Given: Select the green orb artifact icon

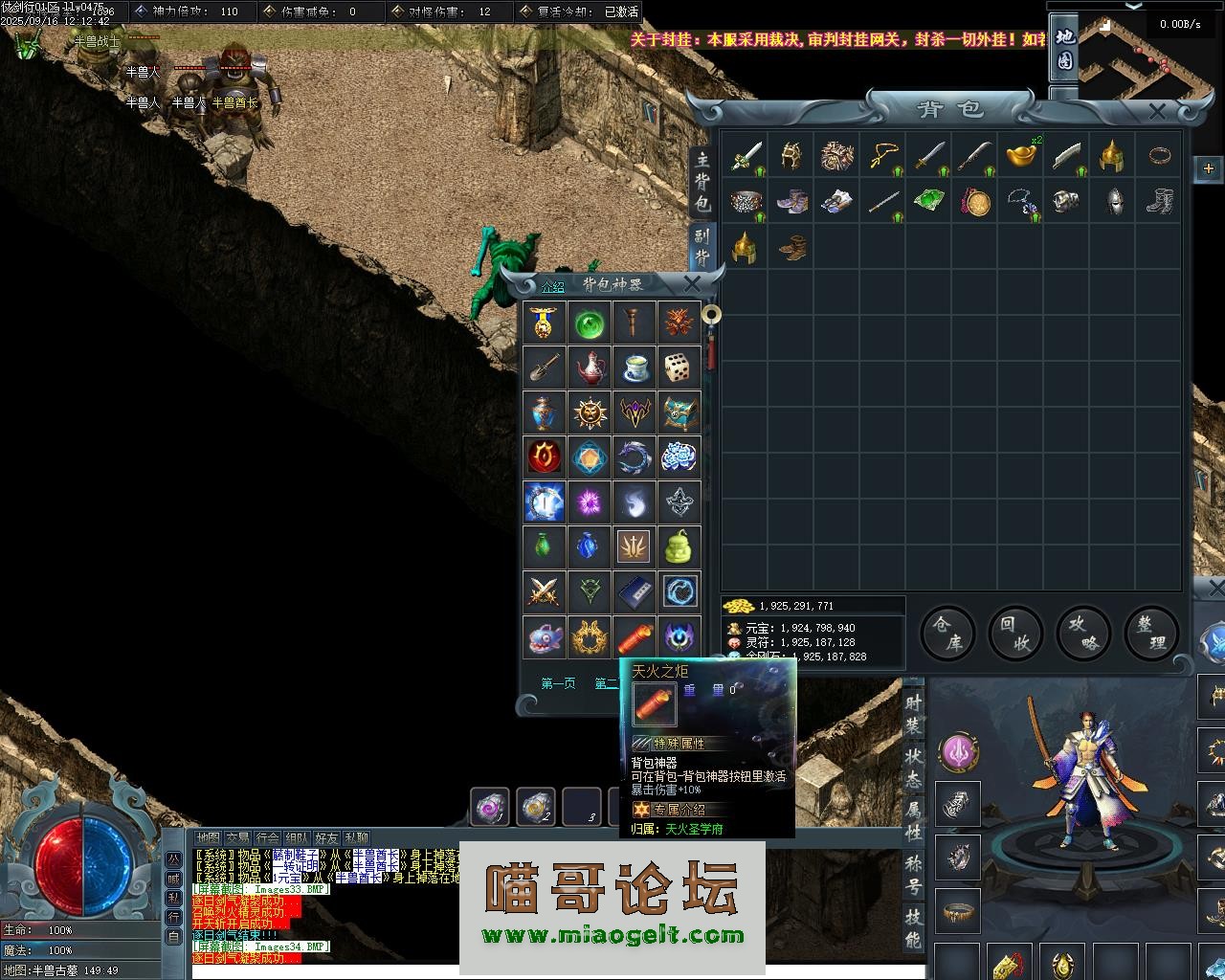Looking at the screenshot, I should pyautogui.click(x=590, y=323).
